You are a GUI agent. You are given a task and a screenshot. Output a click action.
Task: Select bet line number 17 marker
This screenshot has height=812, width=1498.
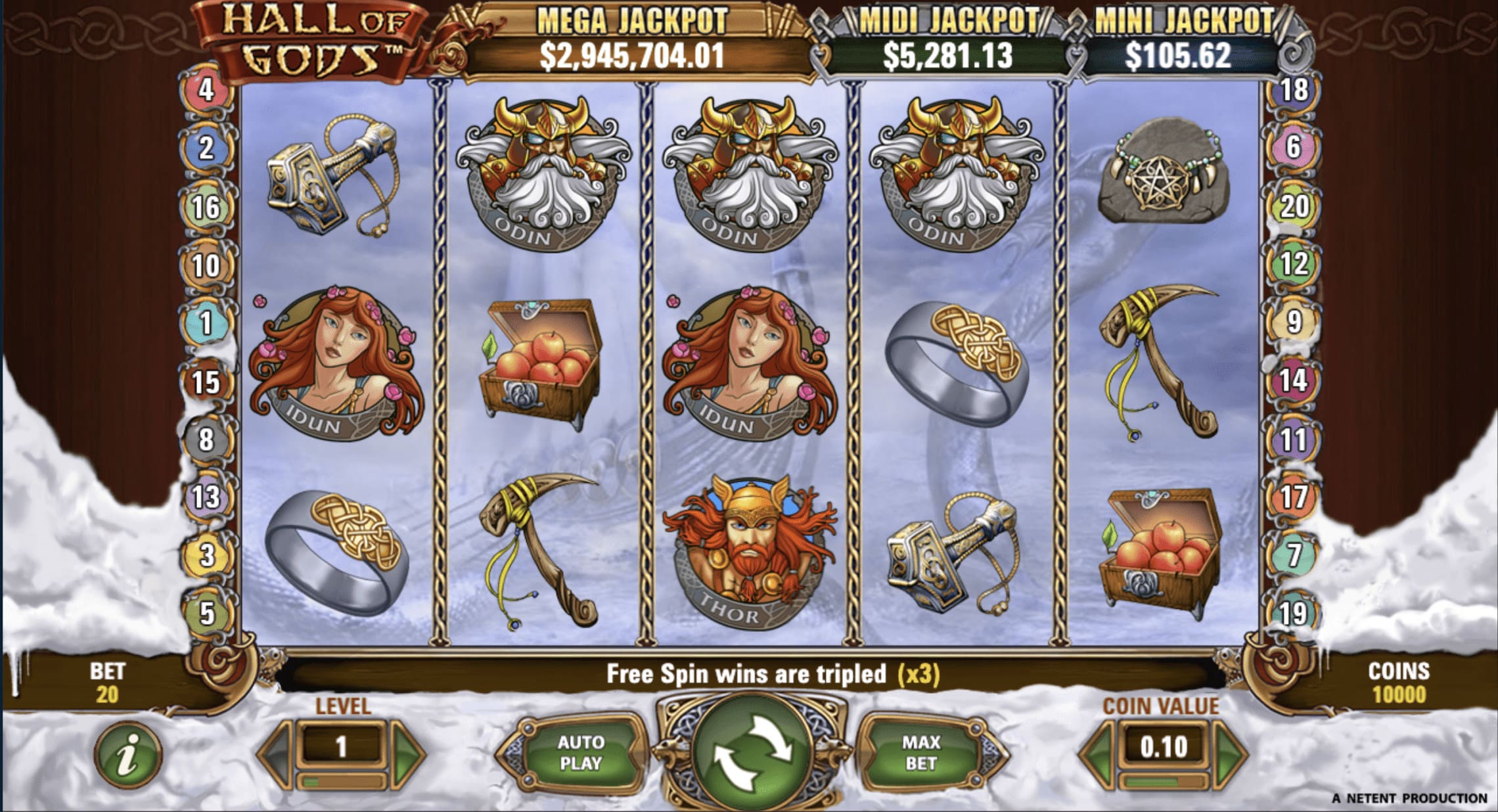1294,497
